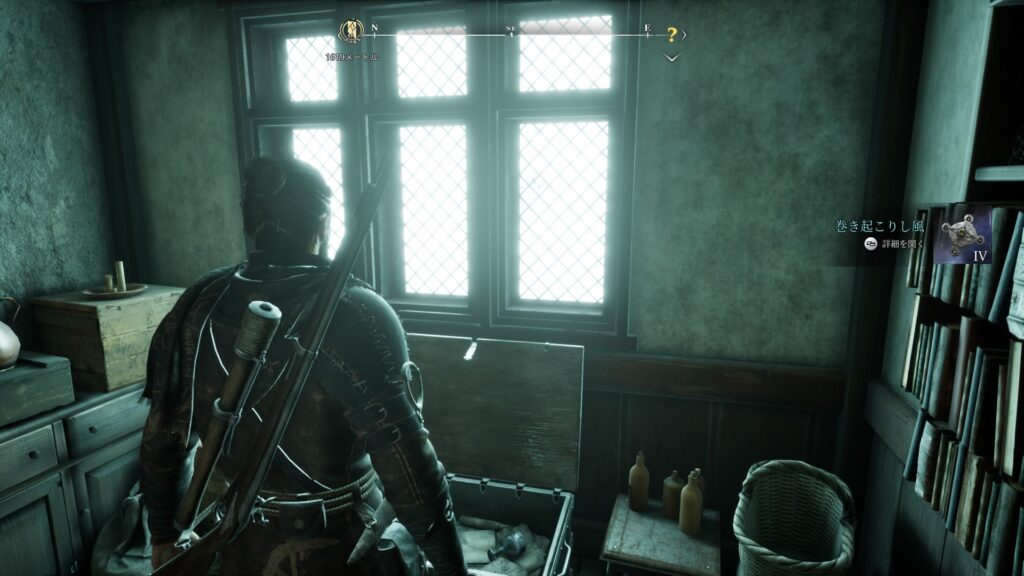Open the 巻き起こりし風 item notification icon

coord(962,234)
